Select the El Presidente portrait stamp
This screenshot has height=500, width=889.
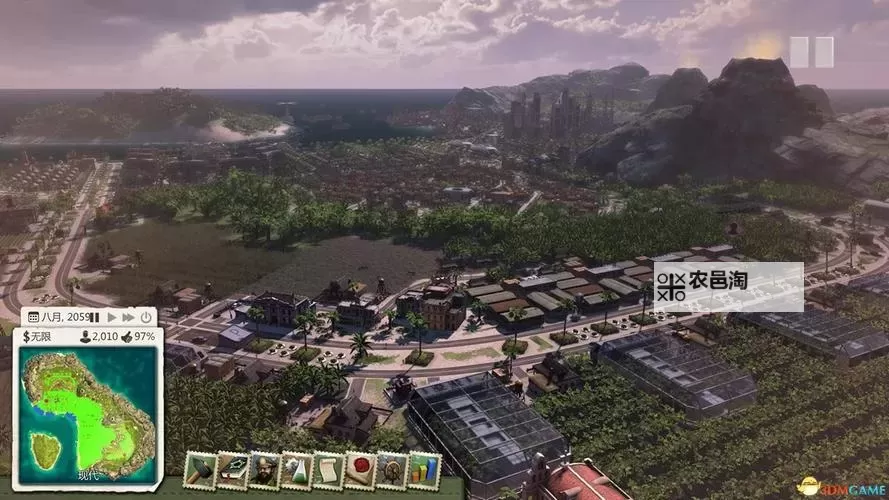(x=265, y=469)
